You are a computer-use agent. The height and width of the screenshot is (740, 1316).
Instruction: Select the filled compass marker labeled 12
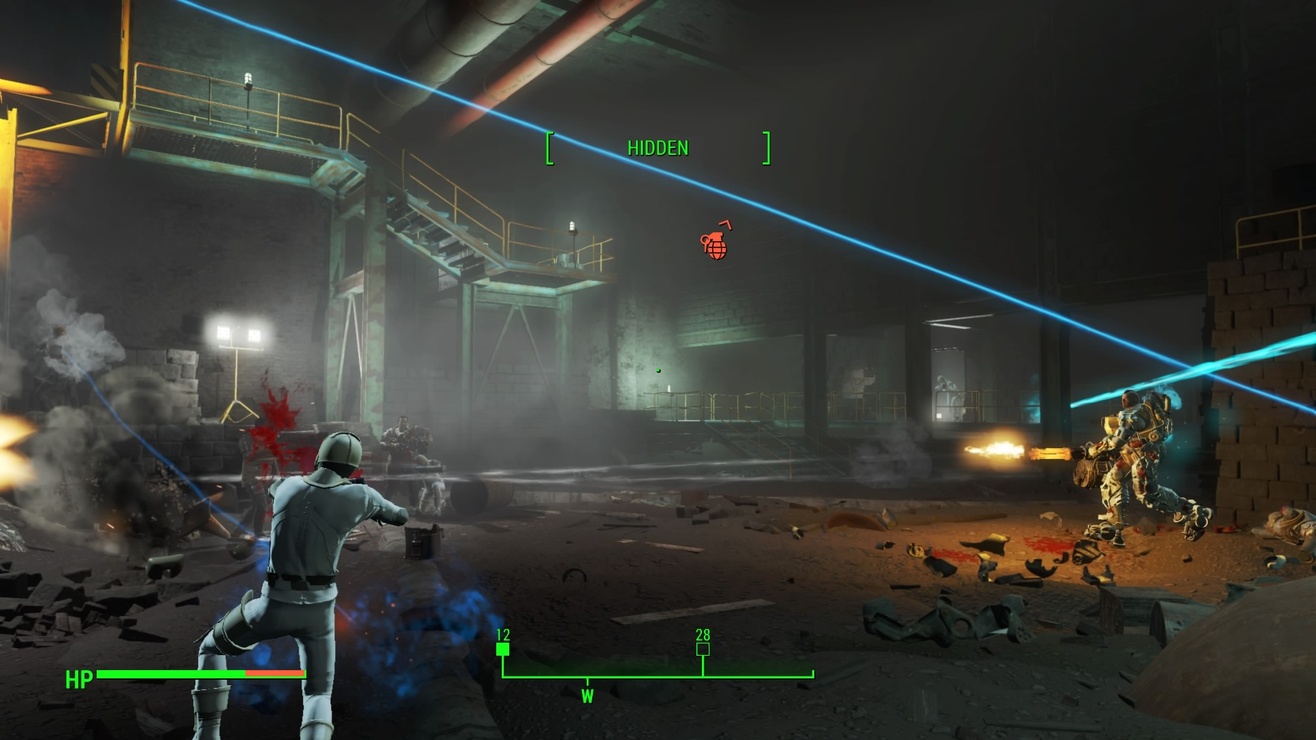pos(503,649)
